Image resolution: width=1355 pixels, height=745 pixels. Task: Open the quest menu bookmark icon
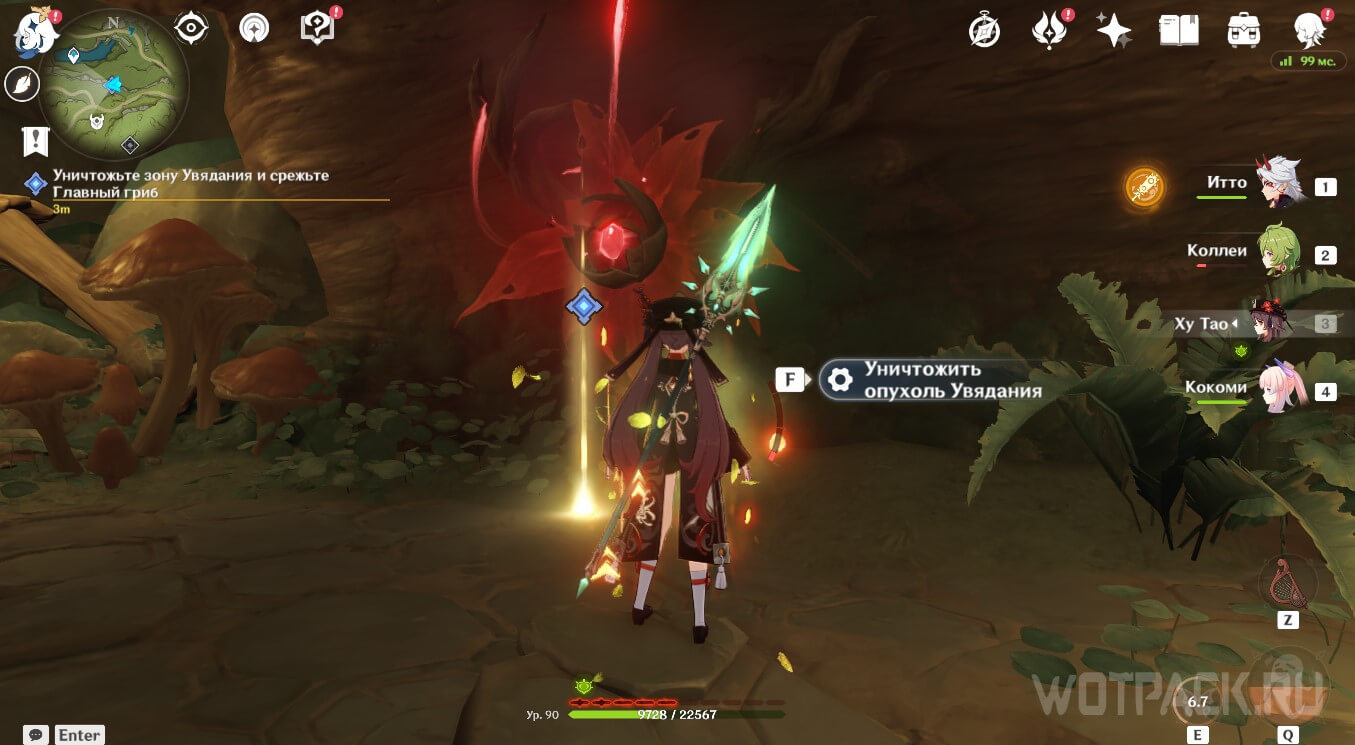click(x=35, y=142)
